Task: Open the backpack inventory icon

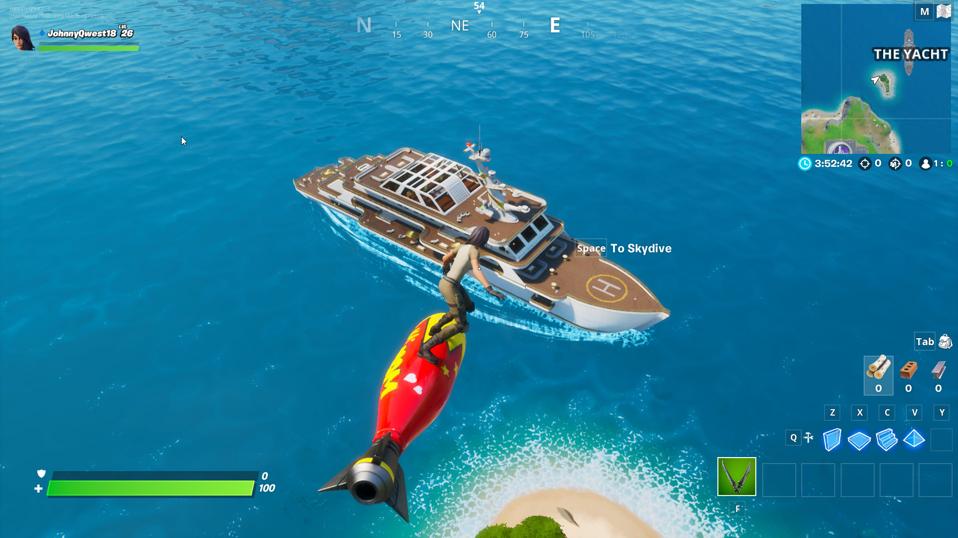Action: coord(945,342)
